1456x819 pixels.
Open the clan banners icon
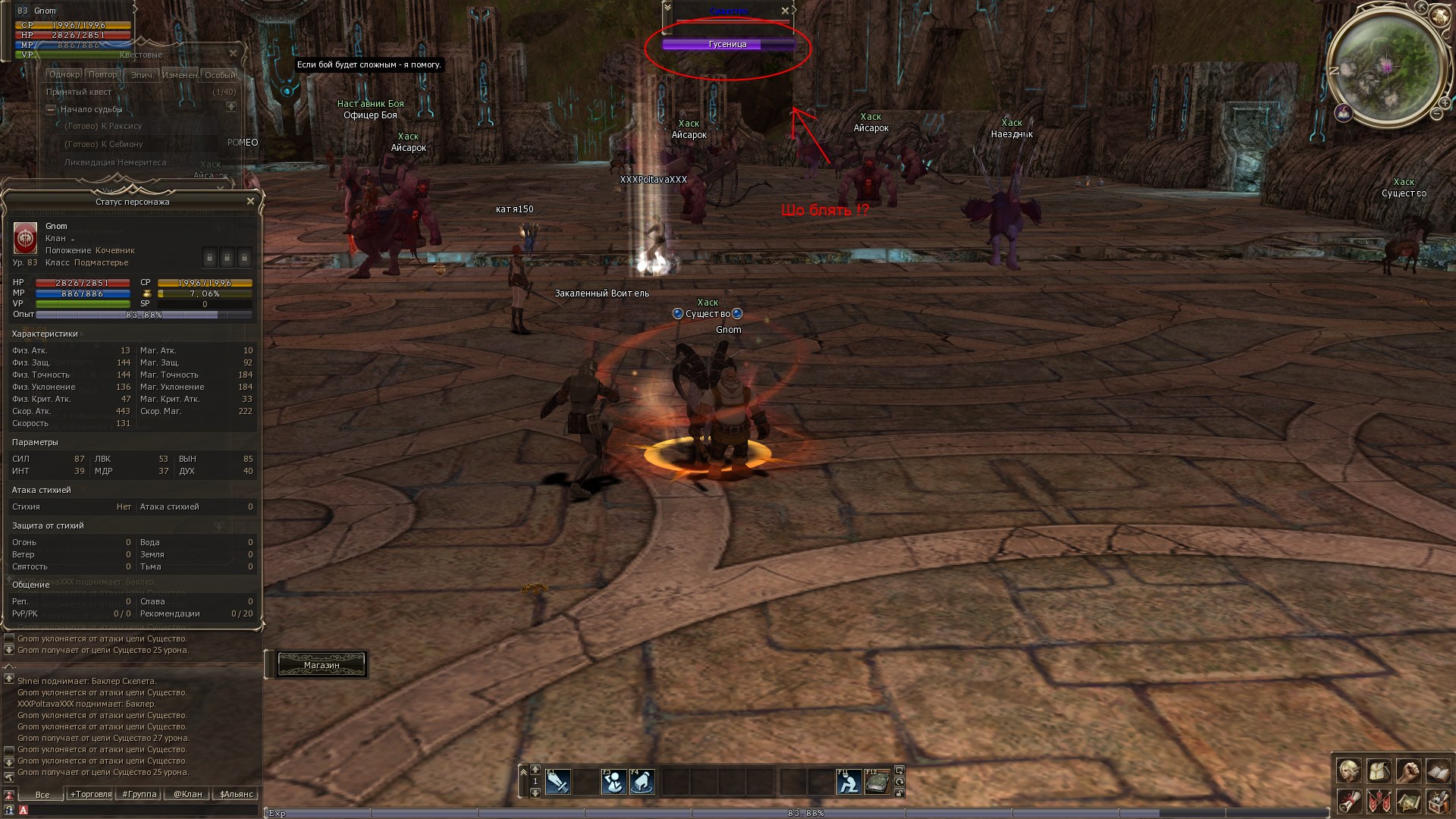[1379, 801]
